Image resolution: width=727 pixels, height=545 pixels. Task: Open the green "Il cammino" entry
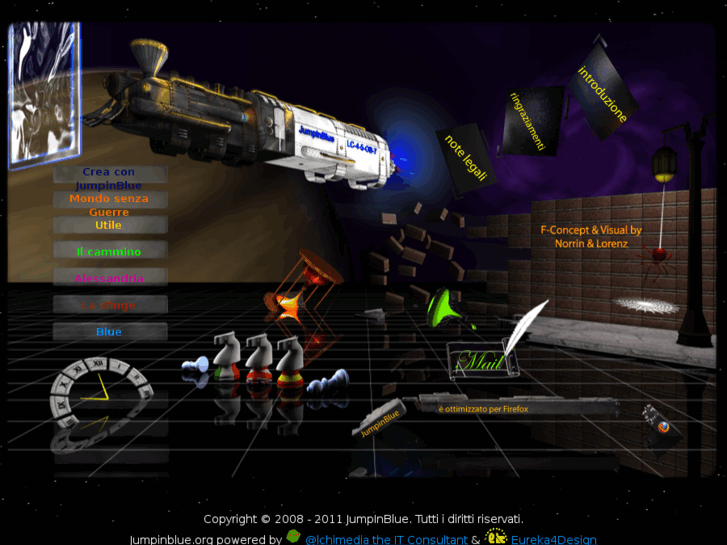point(109,252)
